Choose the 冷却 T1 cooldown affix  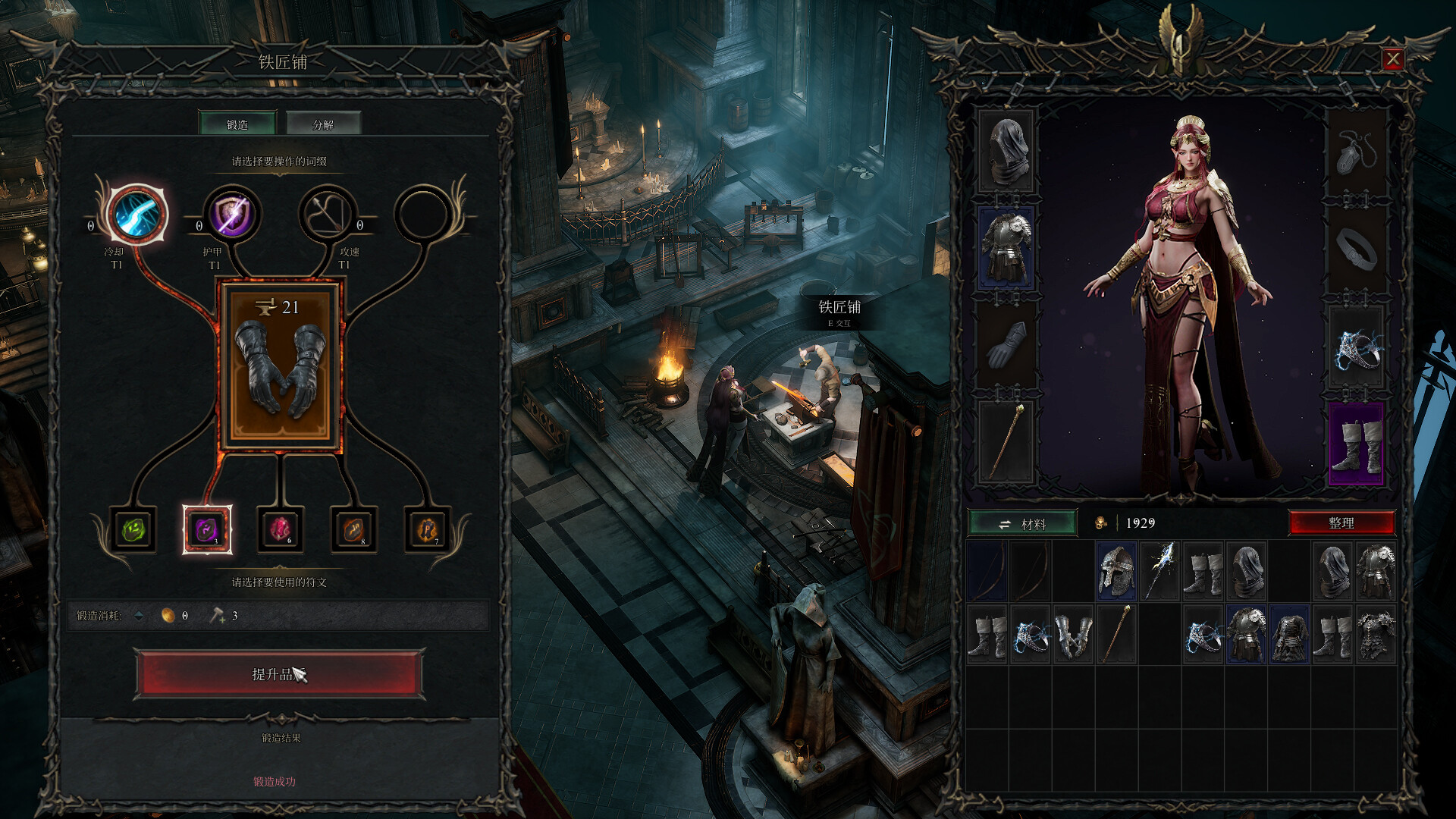(136, 214)
